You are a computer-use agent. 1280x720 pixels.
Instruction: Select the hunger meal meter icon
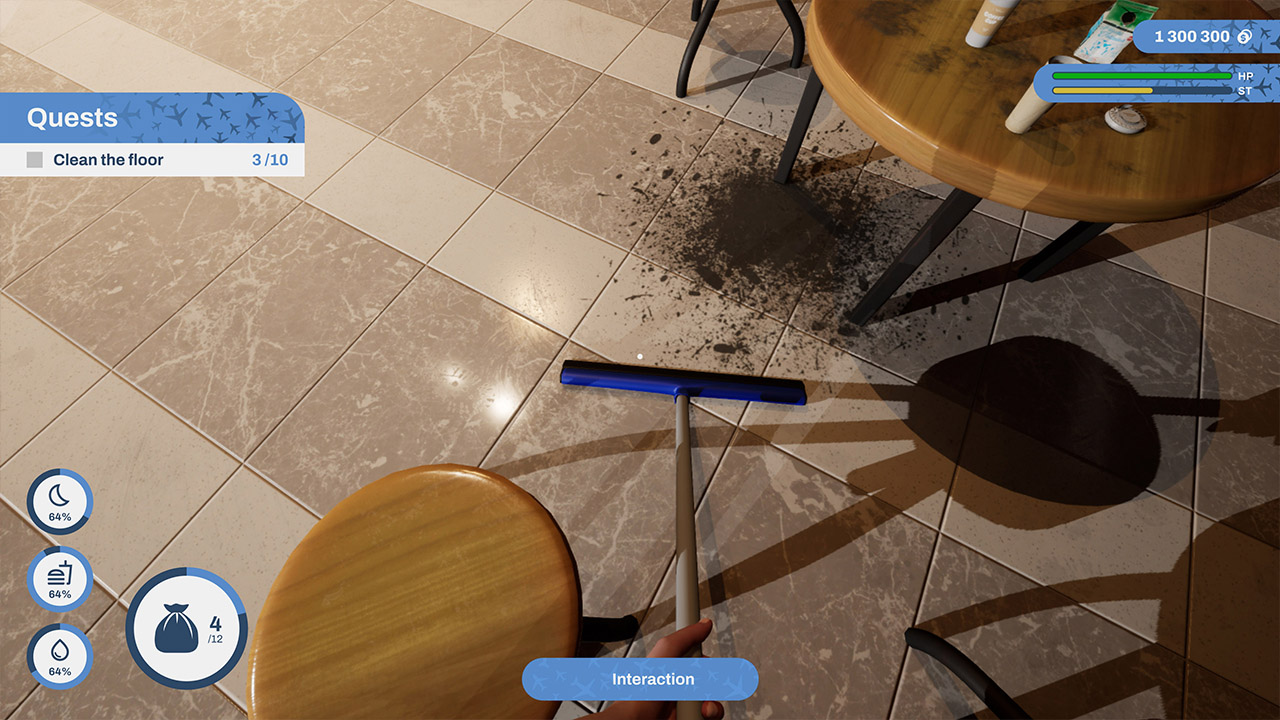[59, 579]
